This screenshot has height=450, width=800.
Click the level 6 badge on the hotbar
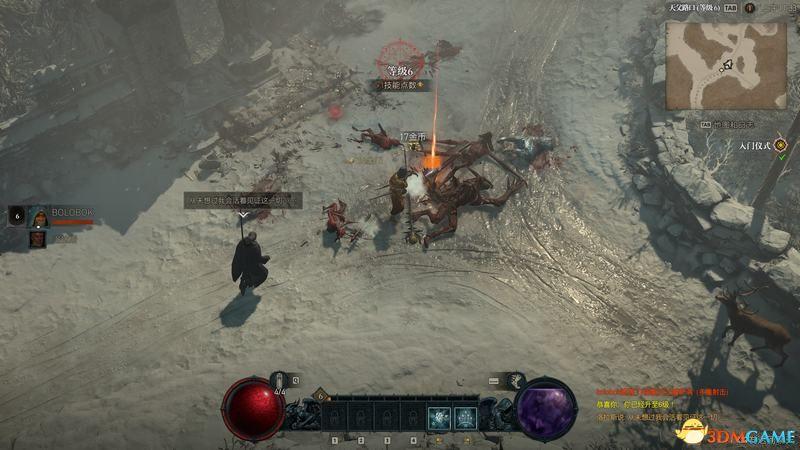click(323, 395)
